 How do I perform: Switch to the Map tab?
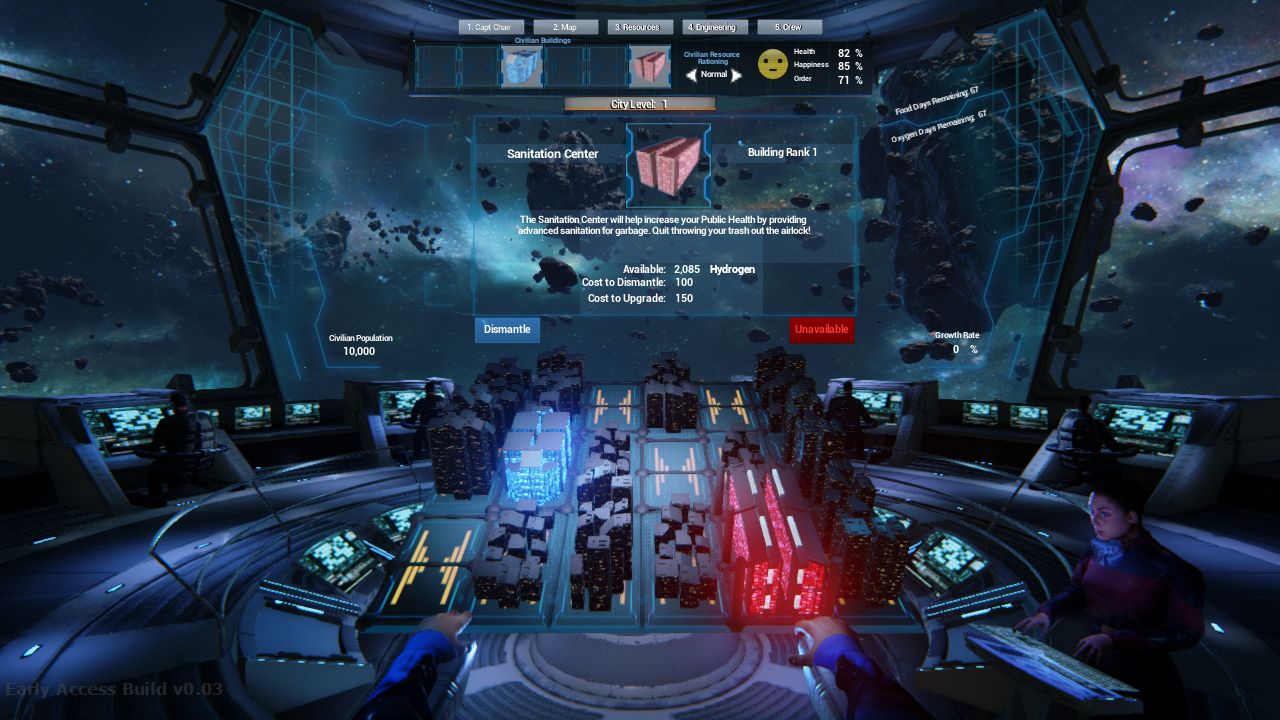566,27
